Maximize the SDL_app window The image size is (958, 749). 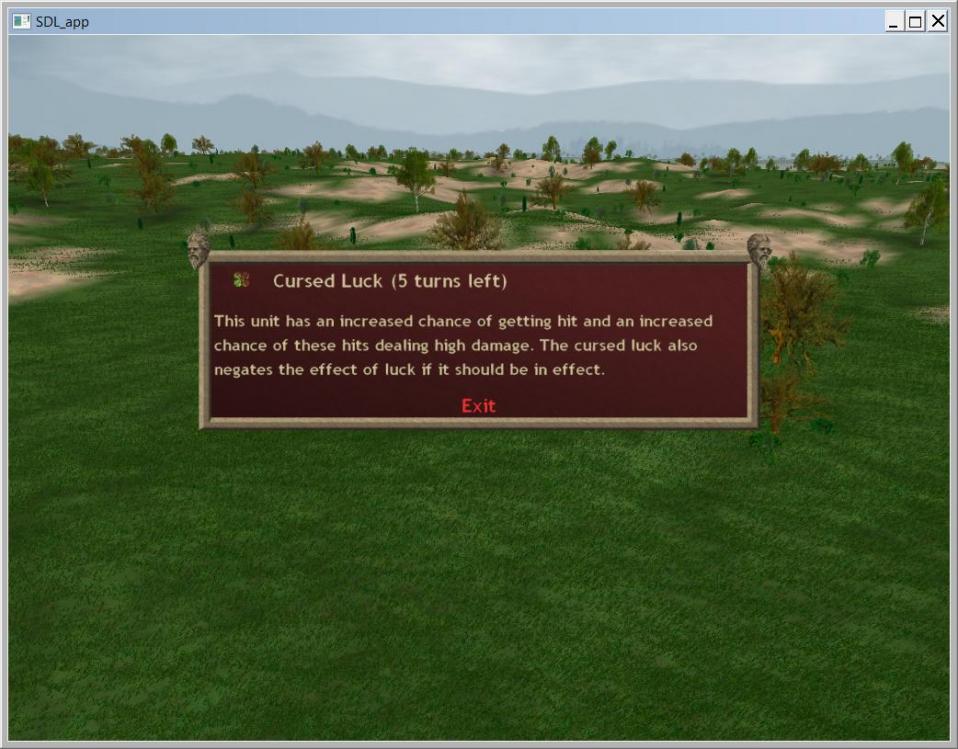(916, 21)
